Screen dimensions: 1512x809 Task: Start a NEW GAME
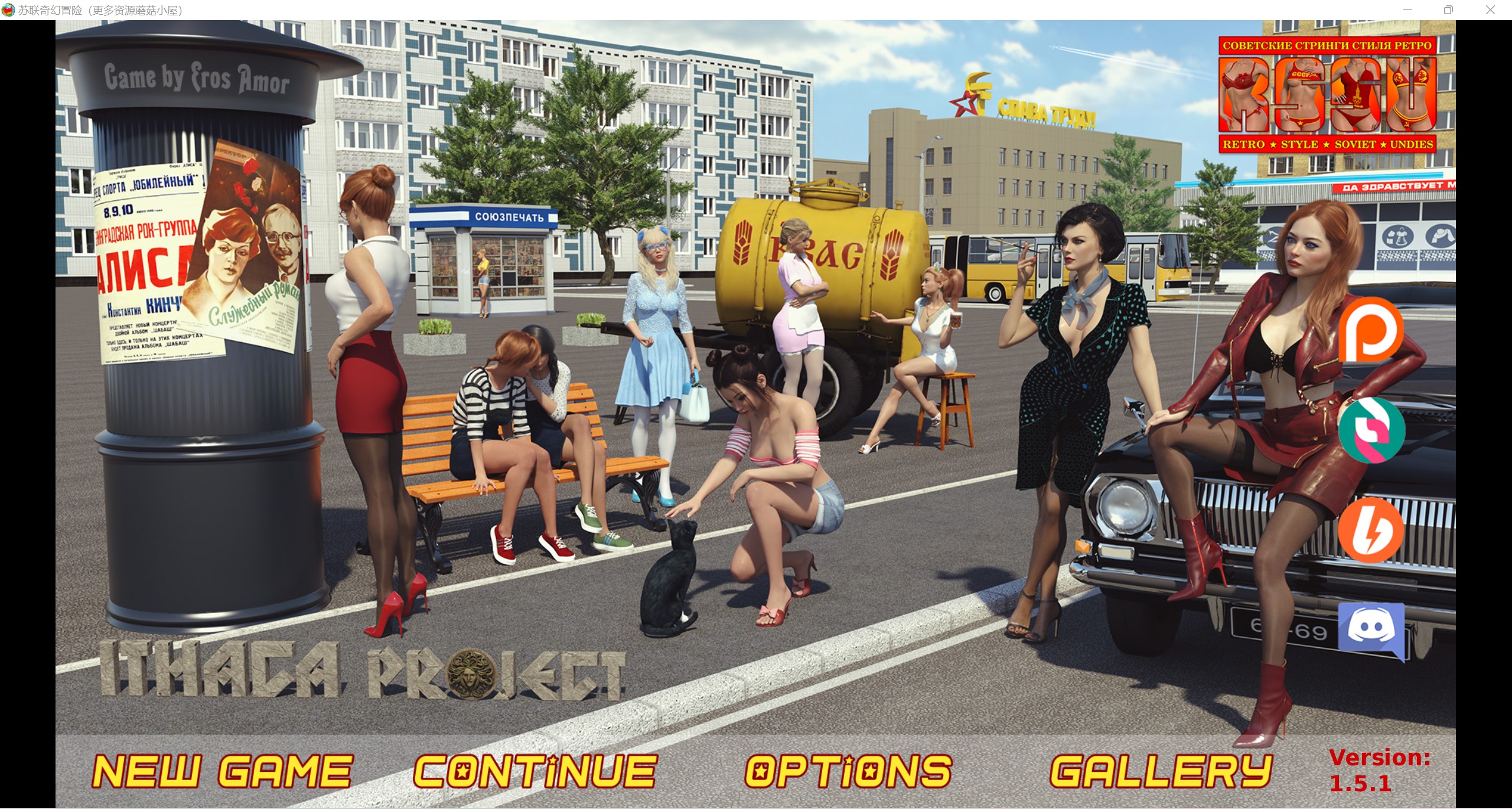[223, 769]
